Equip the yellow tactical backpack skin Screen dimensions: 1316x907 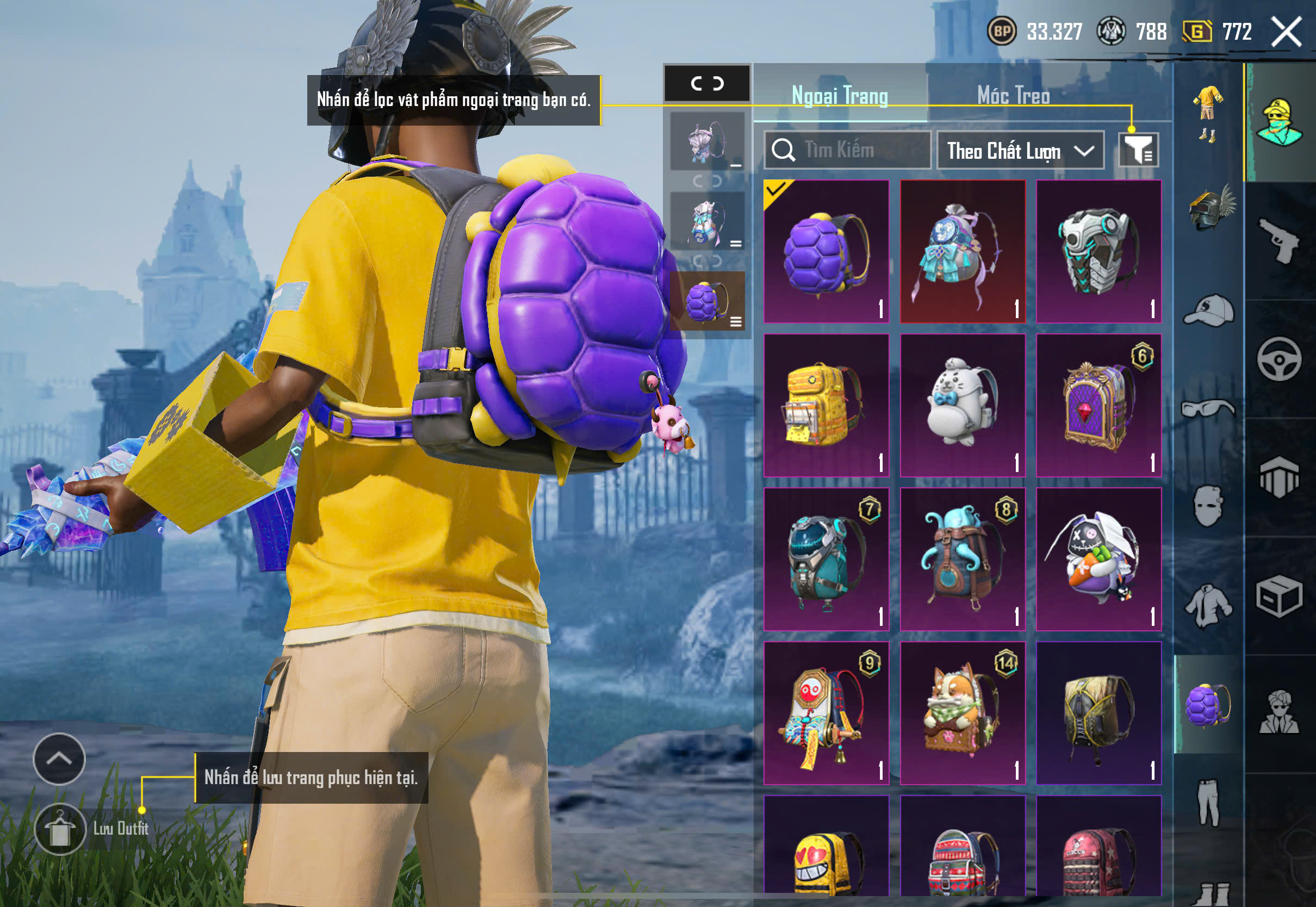coord(825,405)
